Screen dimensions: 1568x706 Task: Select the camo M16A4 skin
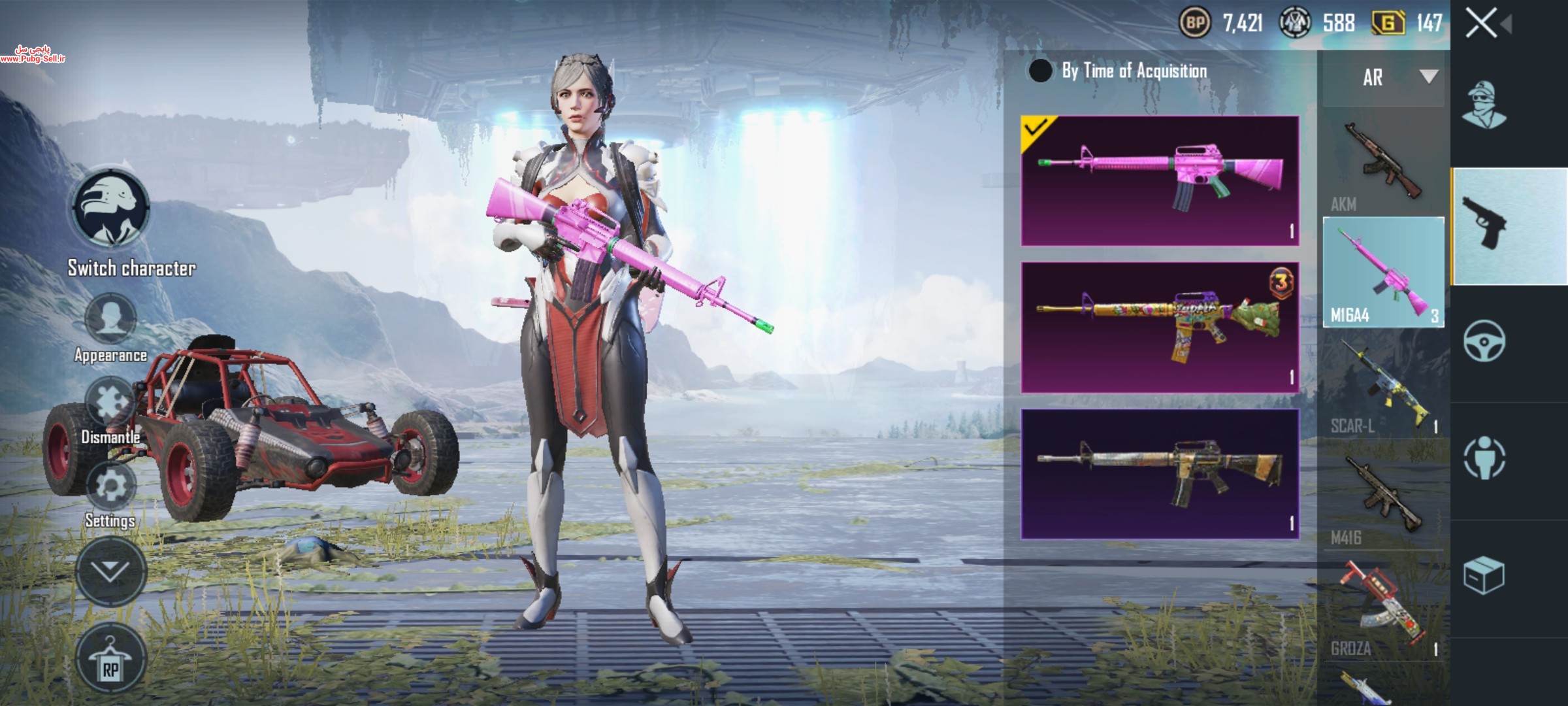[1160, 474]
